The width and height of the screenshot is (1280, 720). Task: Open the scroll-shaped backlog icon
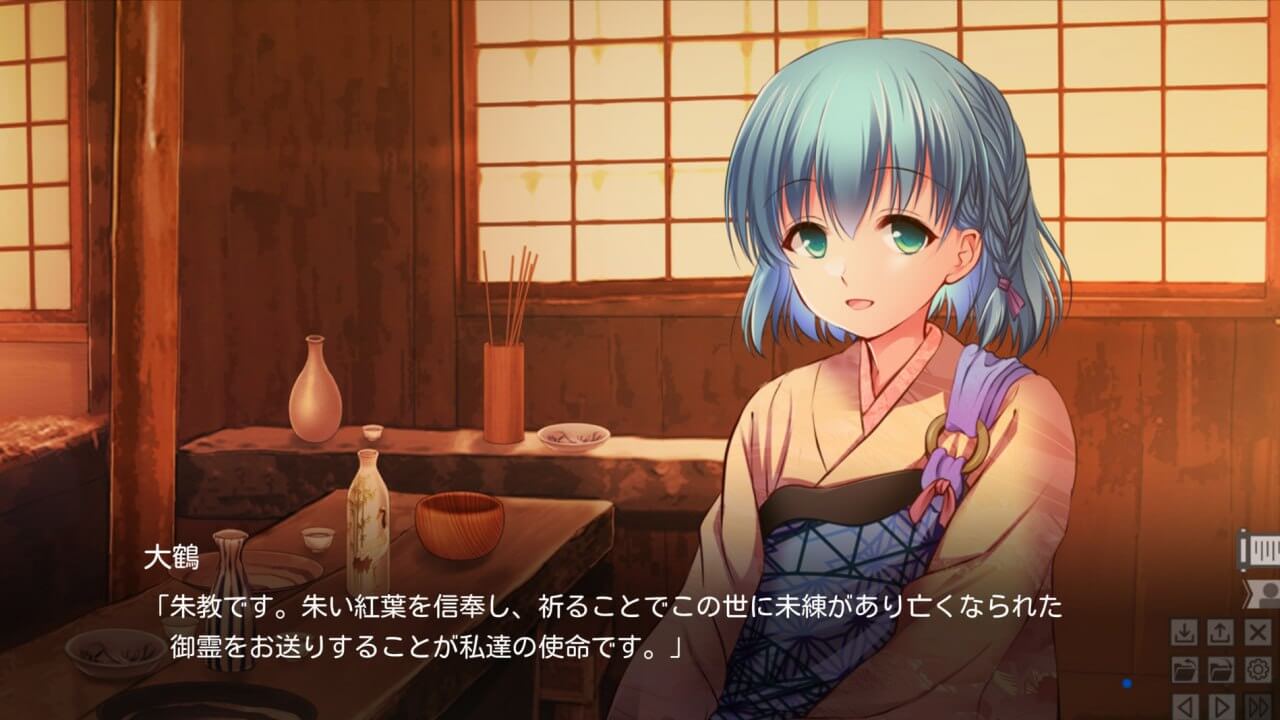coord(1260,549)
